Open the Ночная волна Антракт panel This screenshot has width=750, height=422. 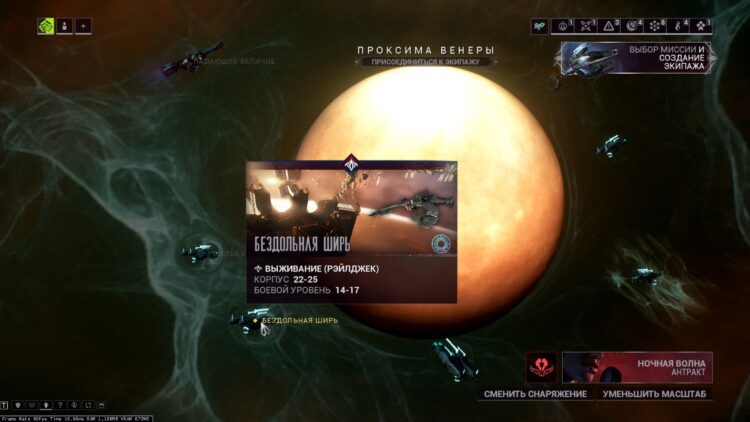pyautogui.click(x=637, y=367)
